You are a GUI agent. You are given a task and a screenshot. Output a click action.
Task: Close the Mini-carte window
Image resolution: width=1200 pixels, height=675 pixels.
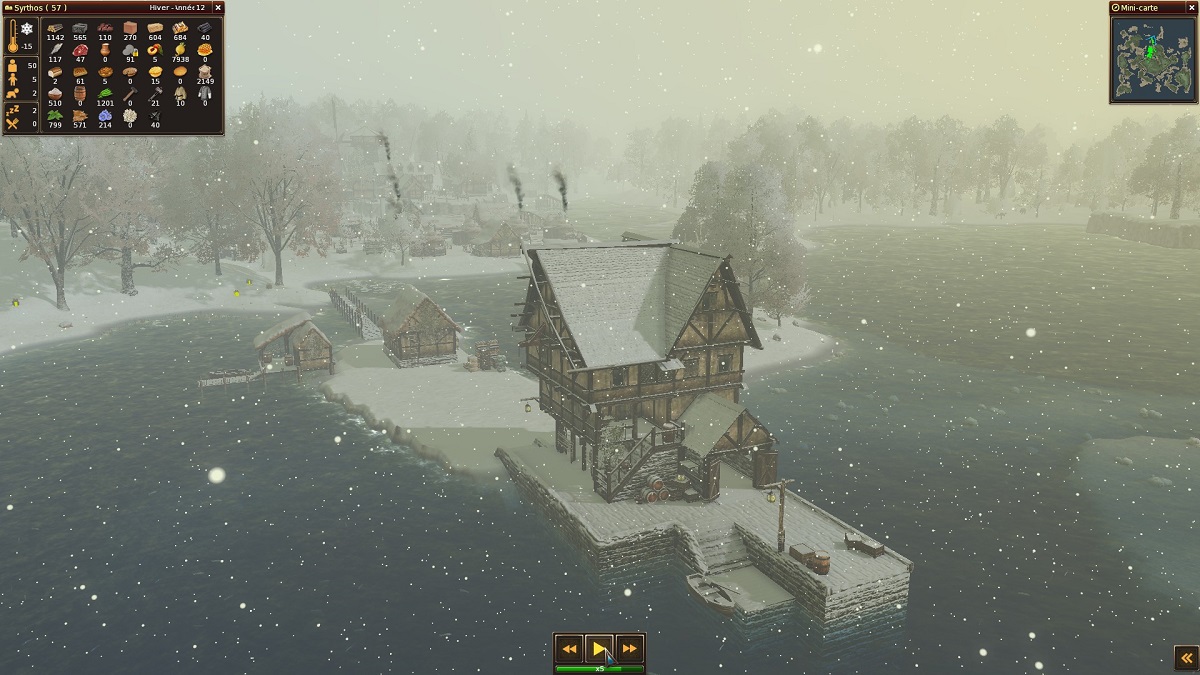tap(1190, 7)
